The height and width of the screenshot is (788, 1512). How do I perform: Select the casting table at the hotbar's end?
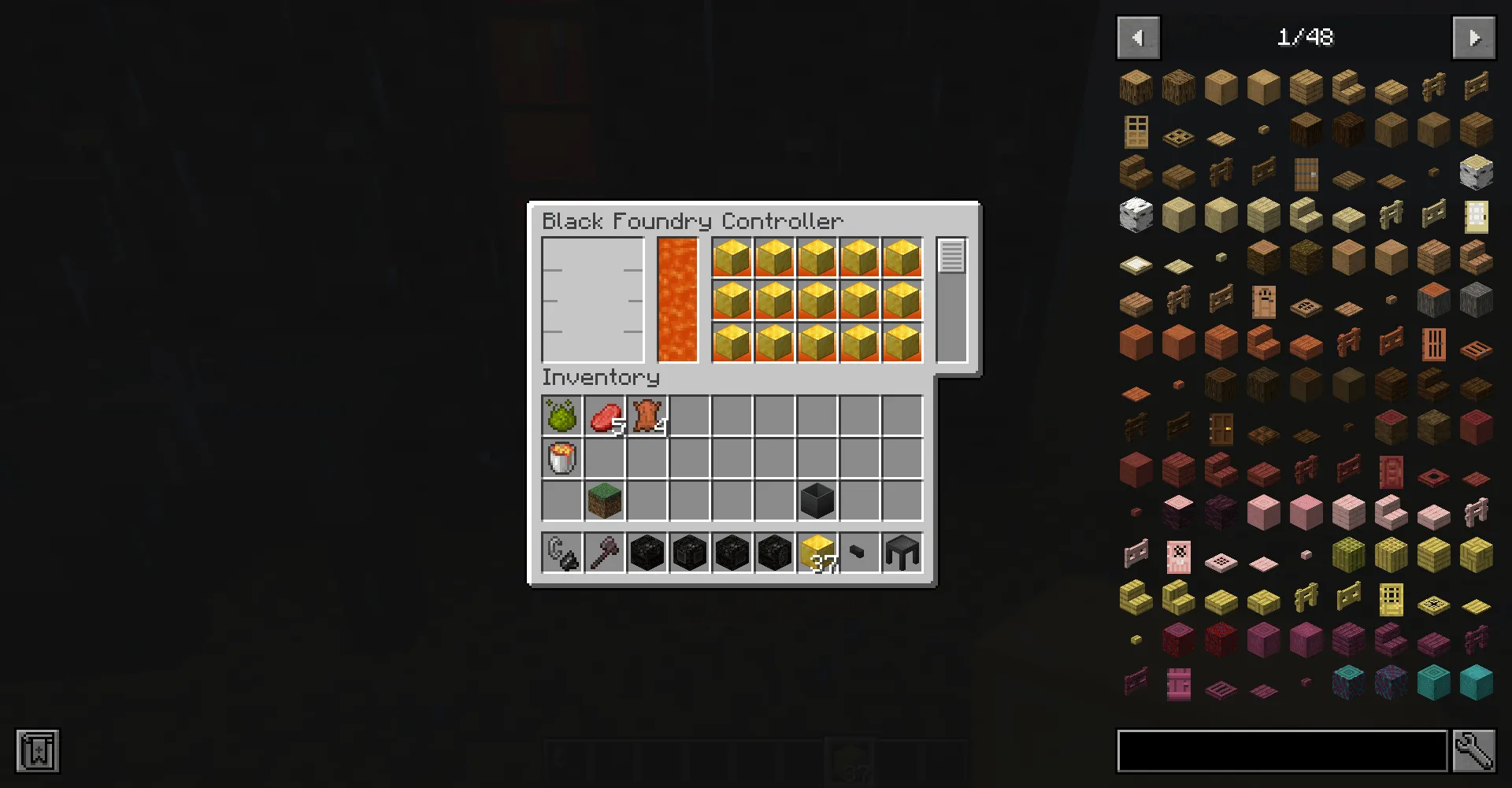(901, 553)
